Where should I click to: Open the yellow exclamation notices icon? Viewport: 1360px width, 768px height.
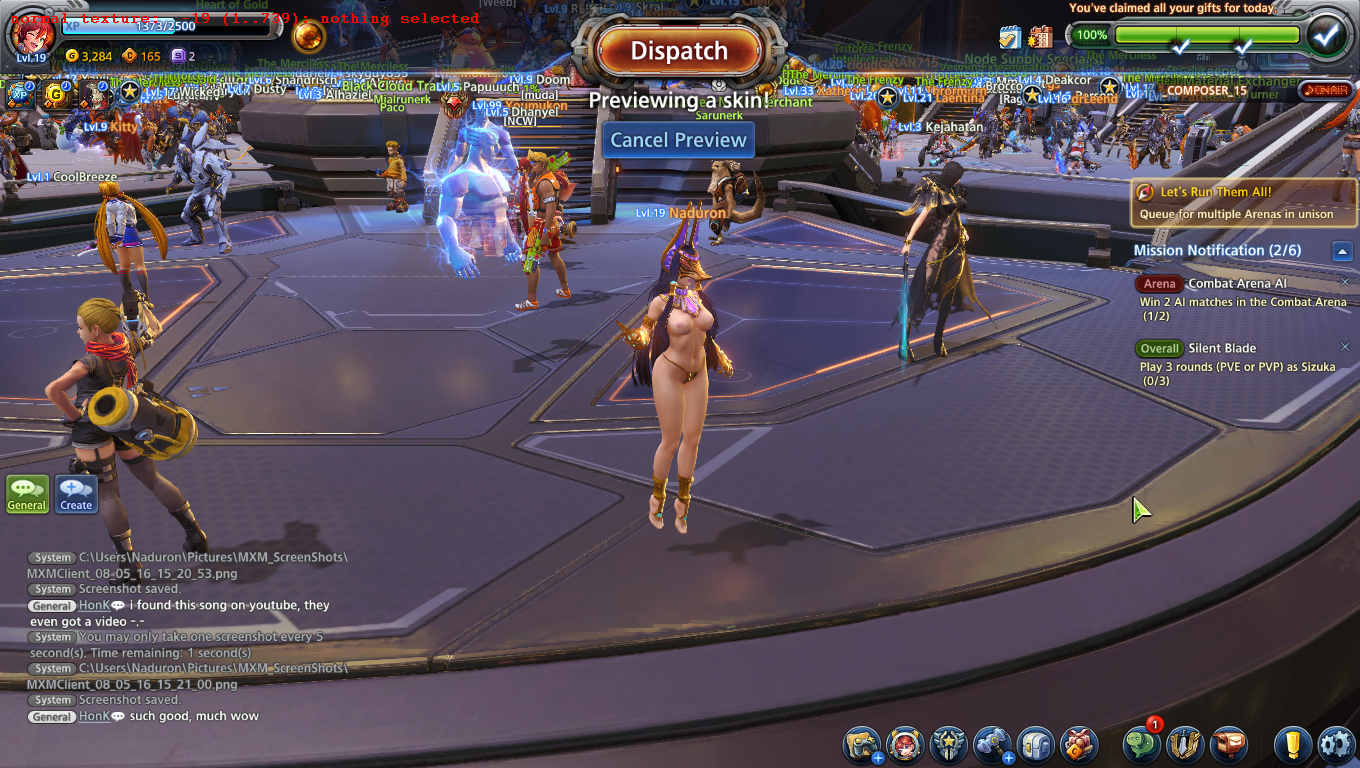point(1293,745)
